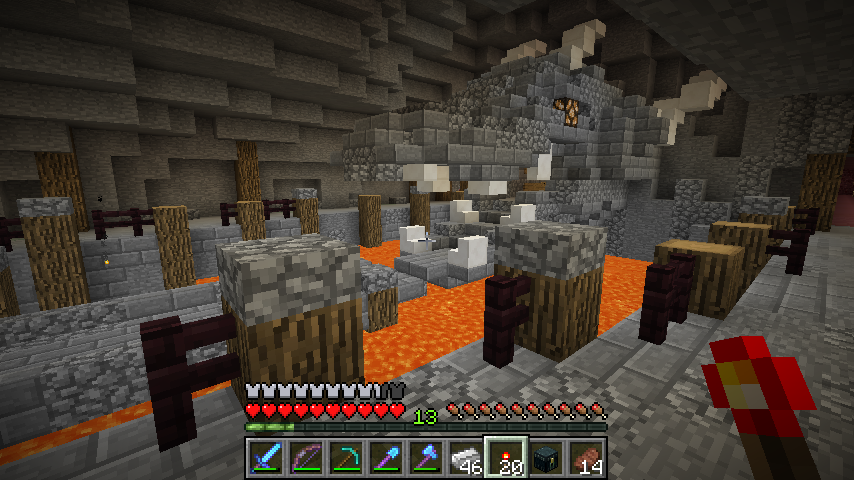Viewport: 854px width, 480px height.
Task: Choose the diamond pickaxe in the hotbar
Action: [346, 457]
